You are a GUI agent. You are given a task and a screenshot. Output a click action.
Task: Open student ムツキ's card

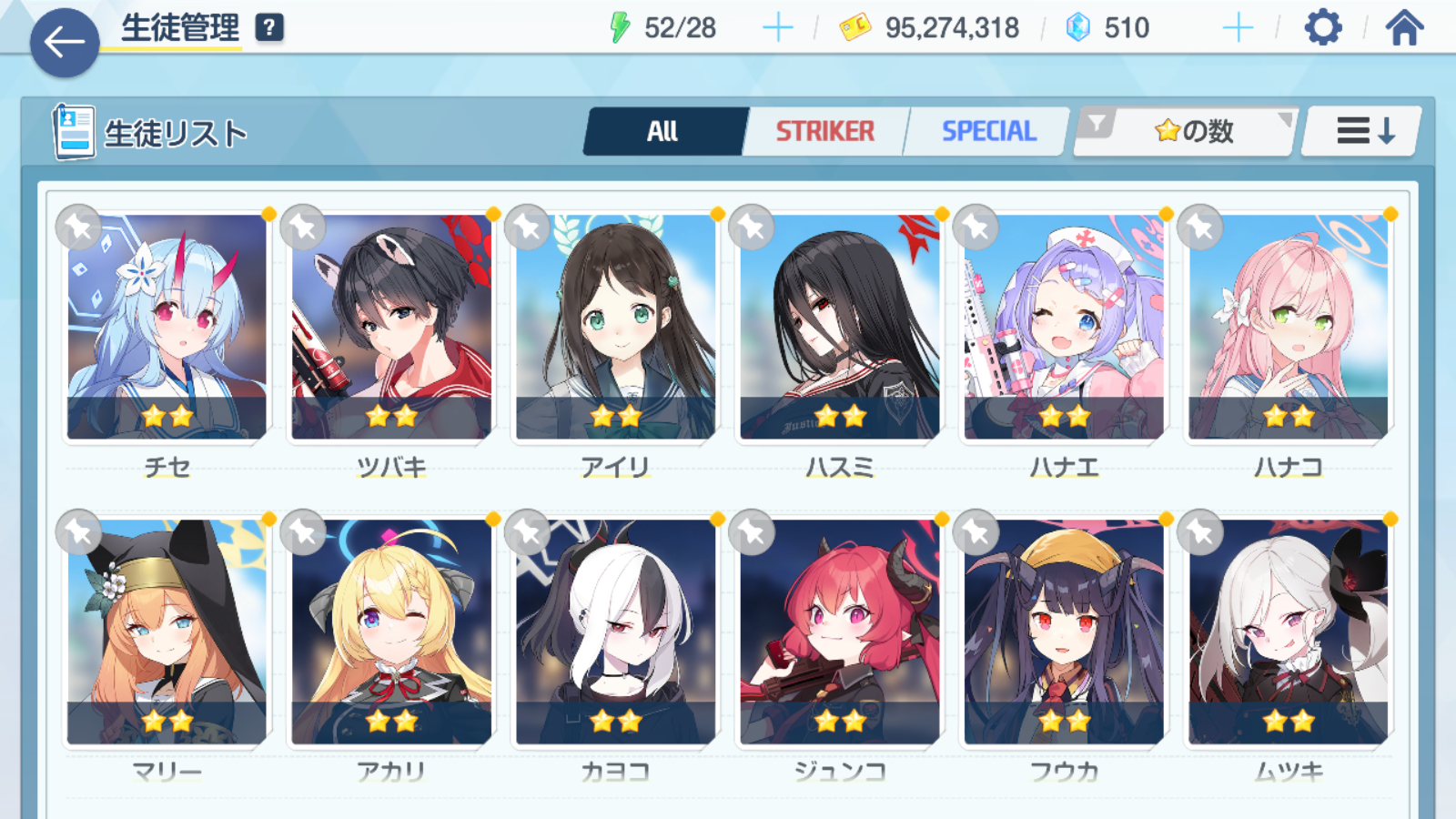(x=1289, y=632)
